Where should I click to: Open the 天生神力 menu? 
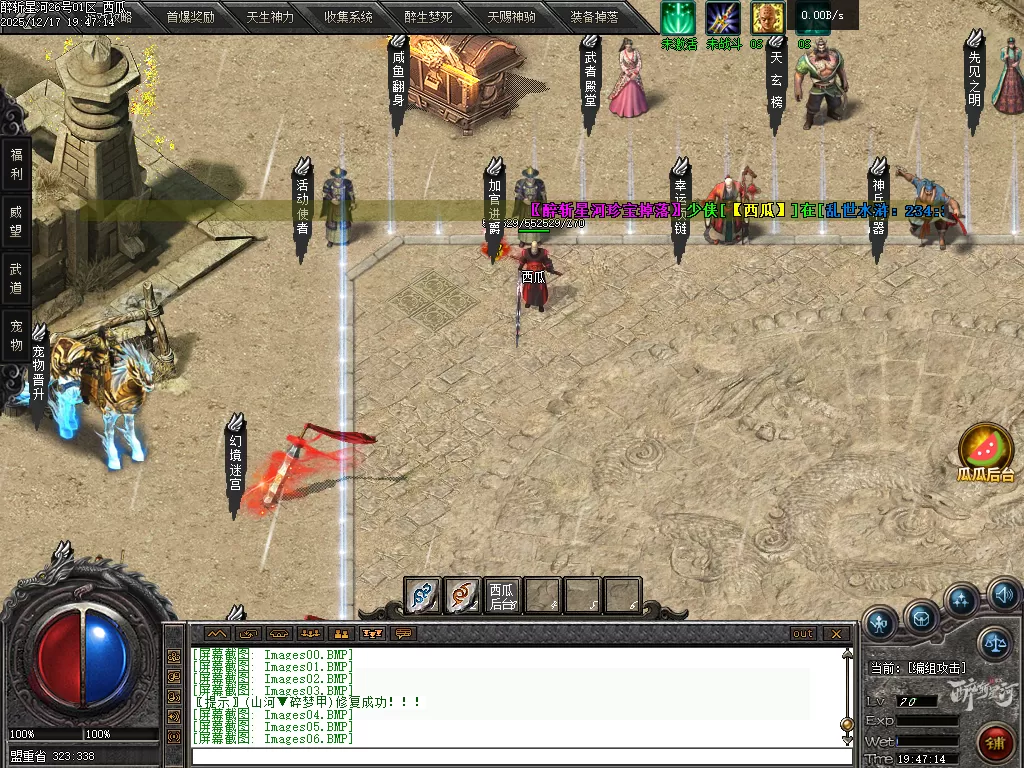pyautogui.click(x=270, y=17)
